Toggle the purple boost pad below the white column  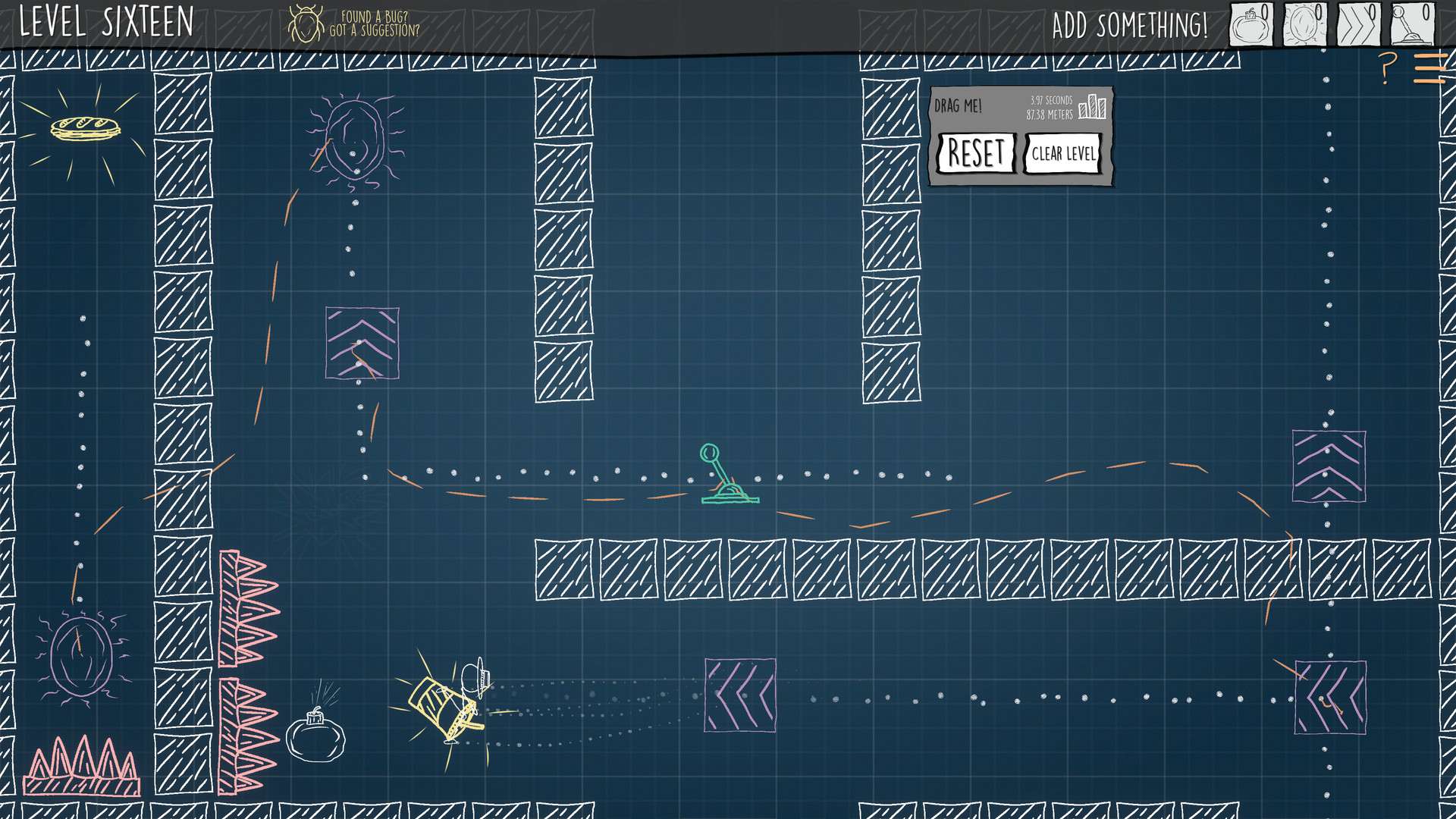[x=362, y=341]
